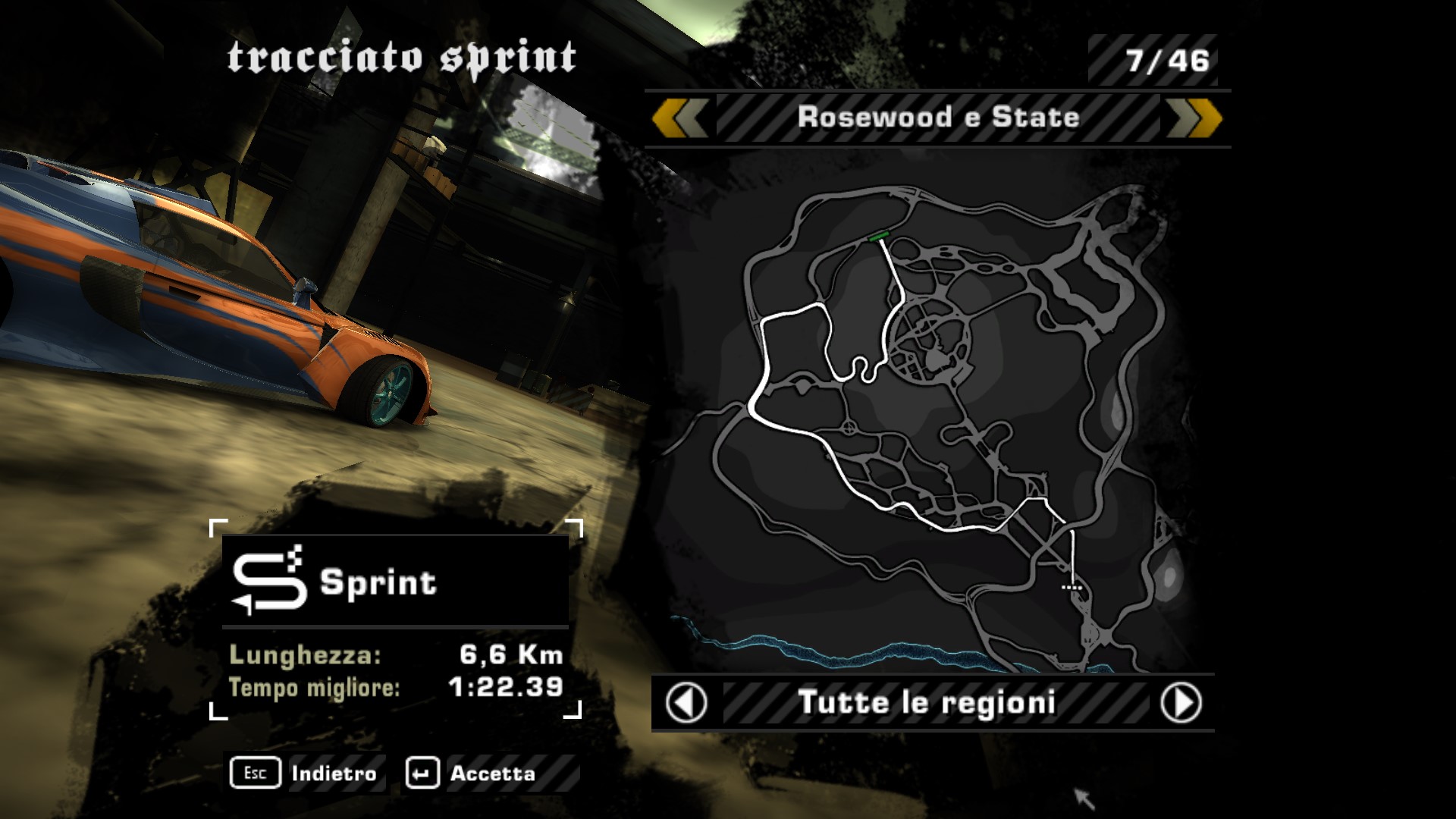Image resolution: width=1456 pixels, height=819 pixels.
Task: Switch region filter with right round arrow
Action: point(1181,703)
